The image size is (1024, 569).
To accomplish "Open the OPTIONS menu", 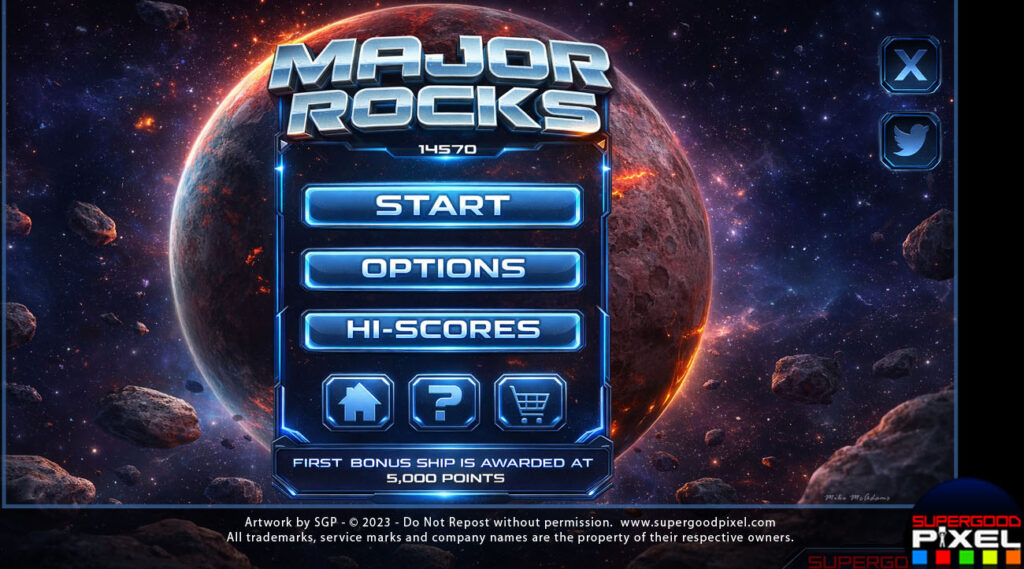I will coord(442,268).
